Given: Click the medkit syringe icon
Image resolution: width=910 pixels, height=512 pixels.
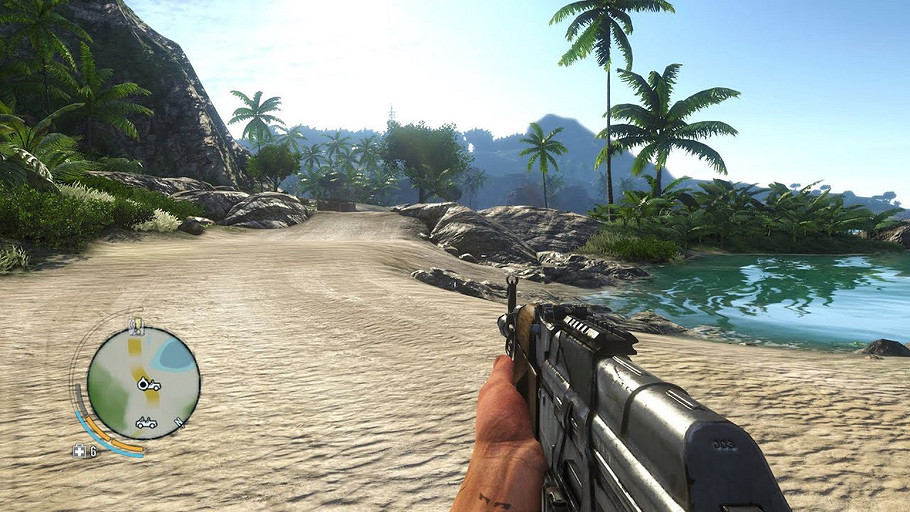Looking at the screenshot, I should coord(79,450).
